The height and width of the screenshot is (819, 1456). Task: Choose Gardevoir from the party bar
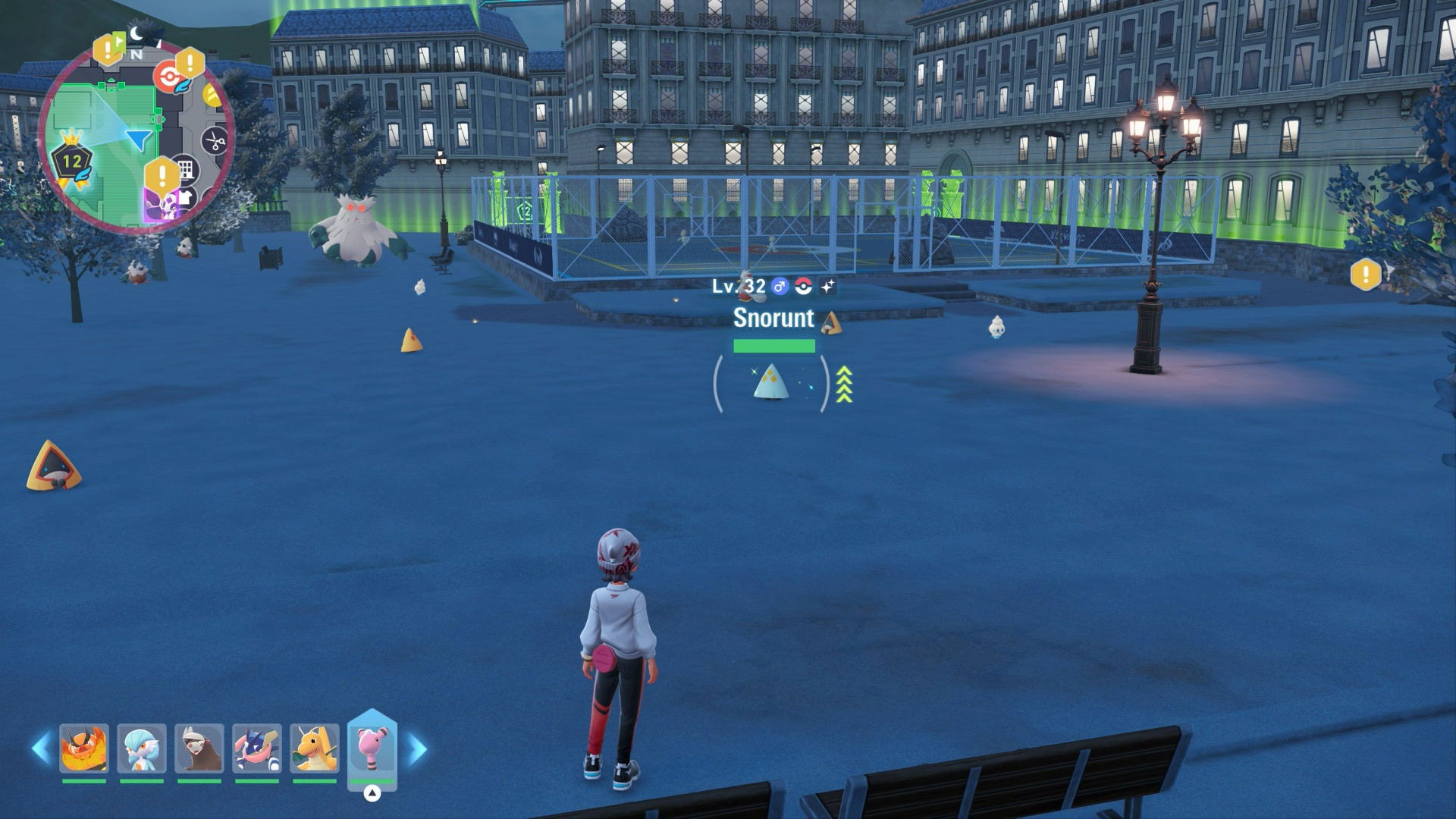[x=142, y=748]
